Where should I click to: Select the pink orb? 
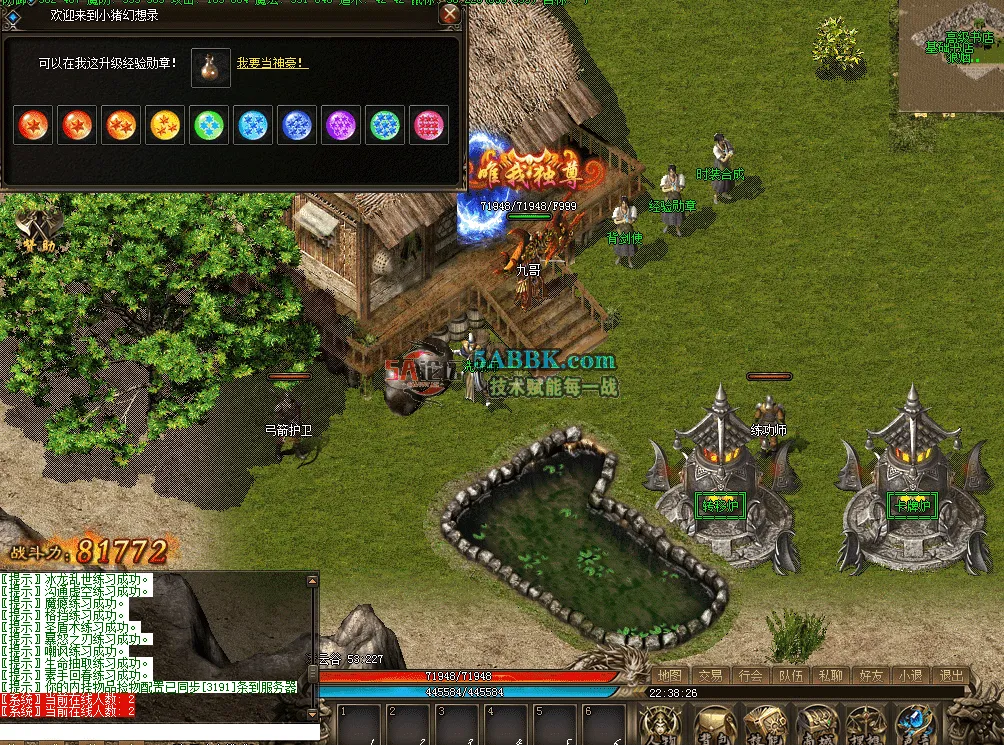pyautogui.click(x=430, y=126)
